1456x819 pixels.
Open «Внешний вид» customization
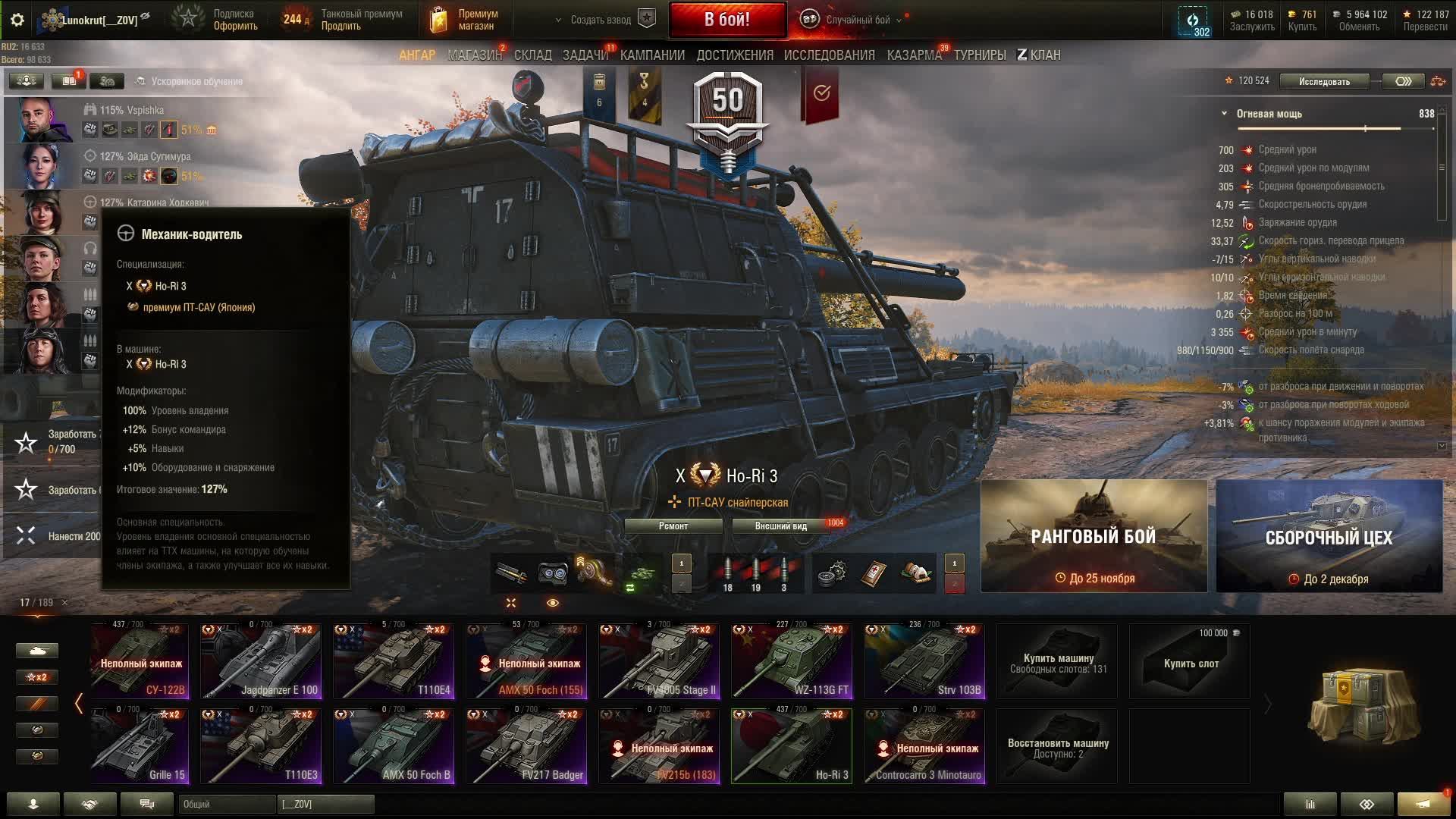[780, 526]
